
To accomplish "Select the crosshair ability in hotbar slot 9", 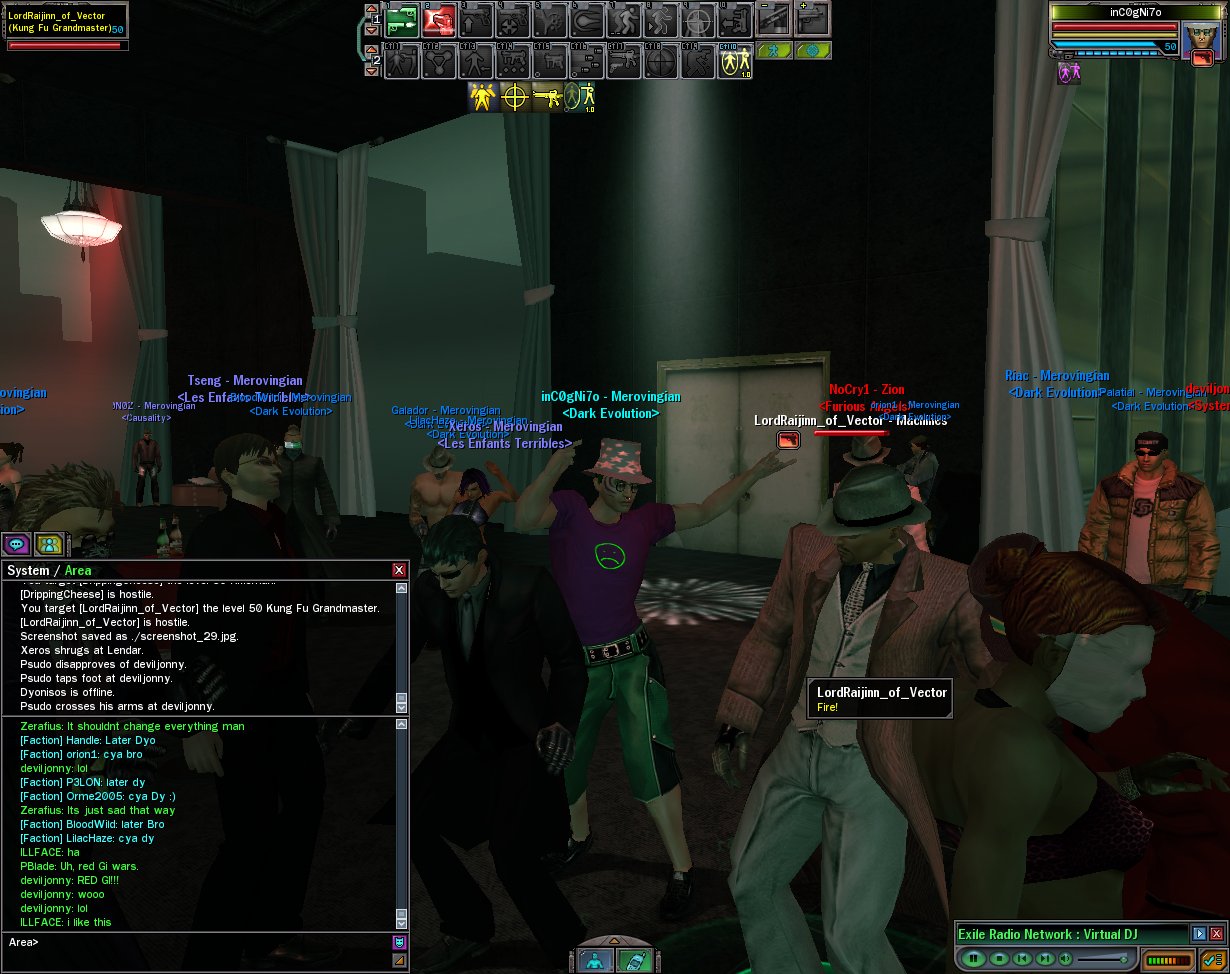I will coord(699,20).
